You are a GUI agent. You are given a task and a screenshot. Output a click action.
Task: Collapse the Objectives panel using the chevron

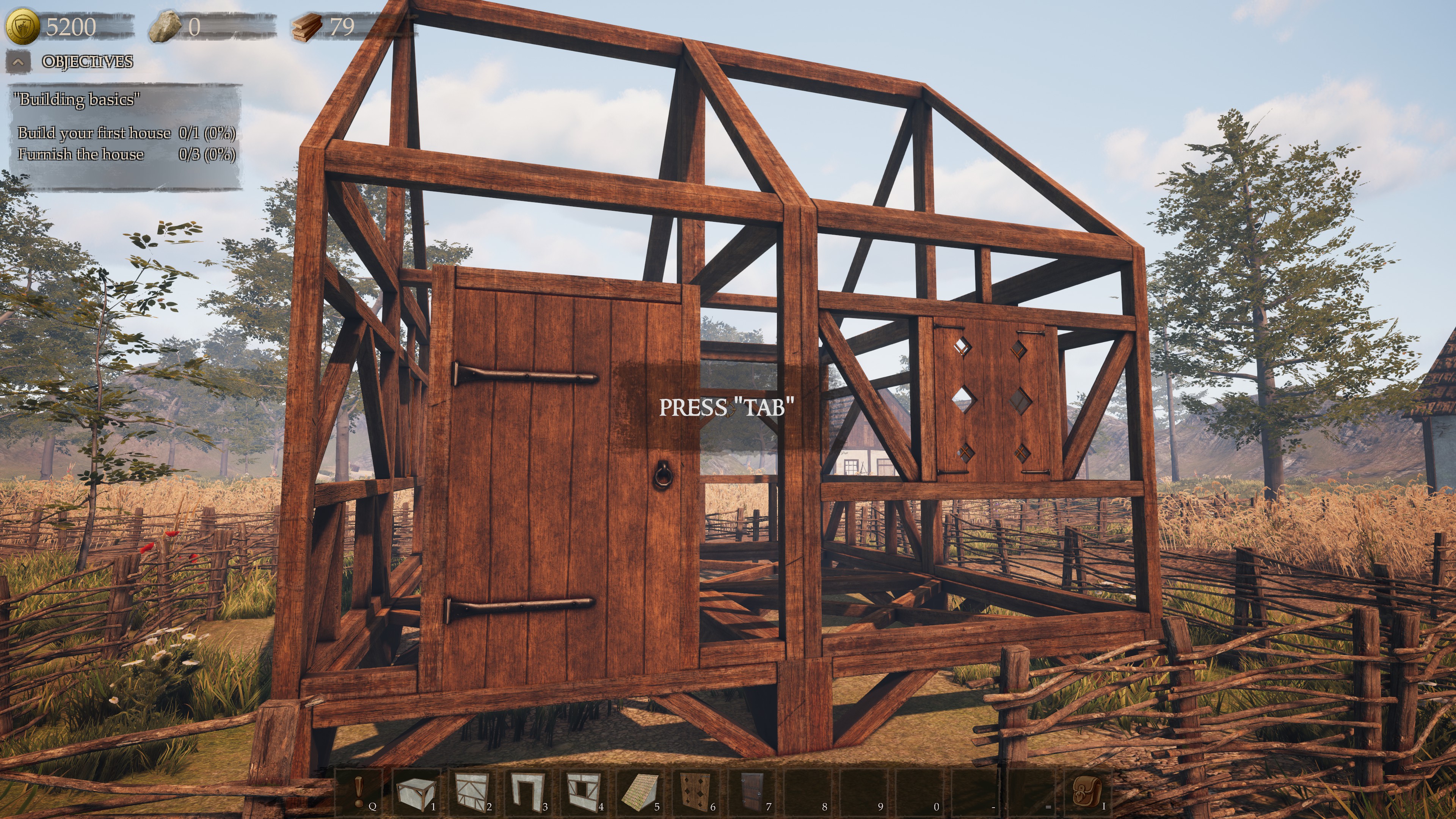(x=19, y=62)
